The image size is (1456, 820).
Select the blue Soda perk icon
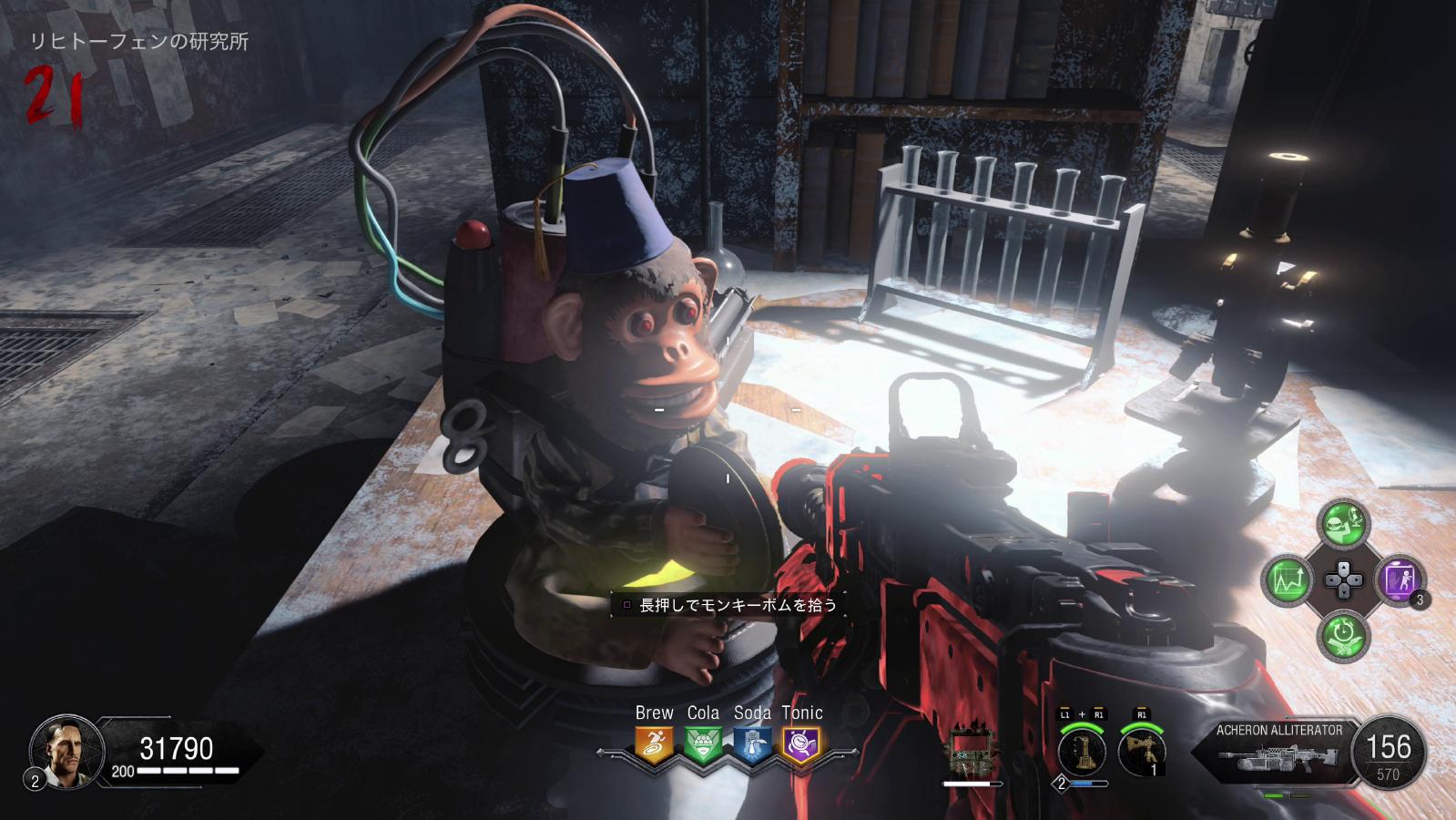click(752, 745)
